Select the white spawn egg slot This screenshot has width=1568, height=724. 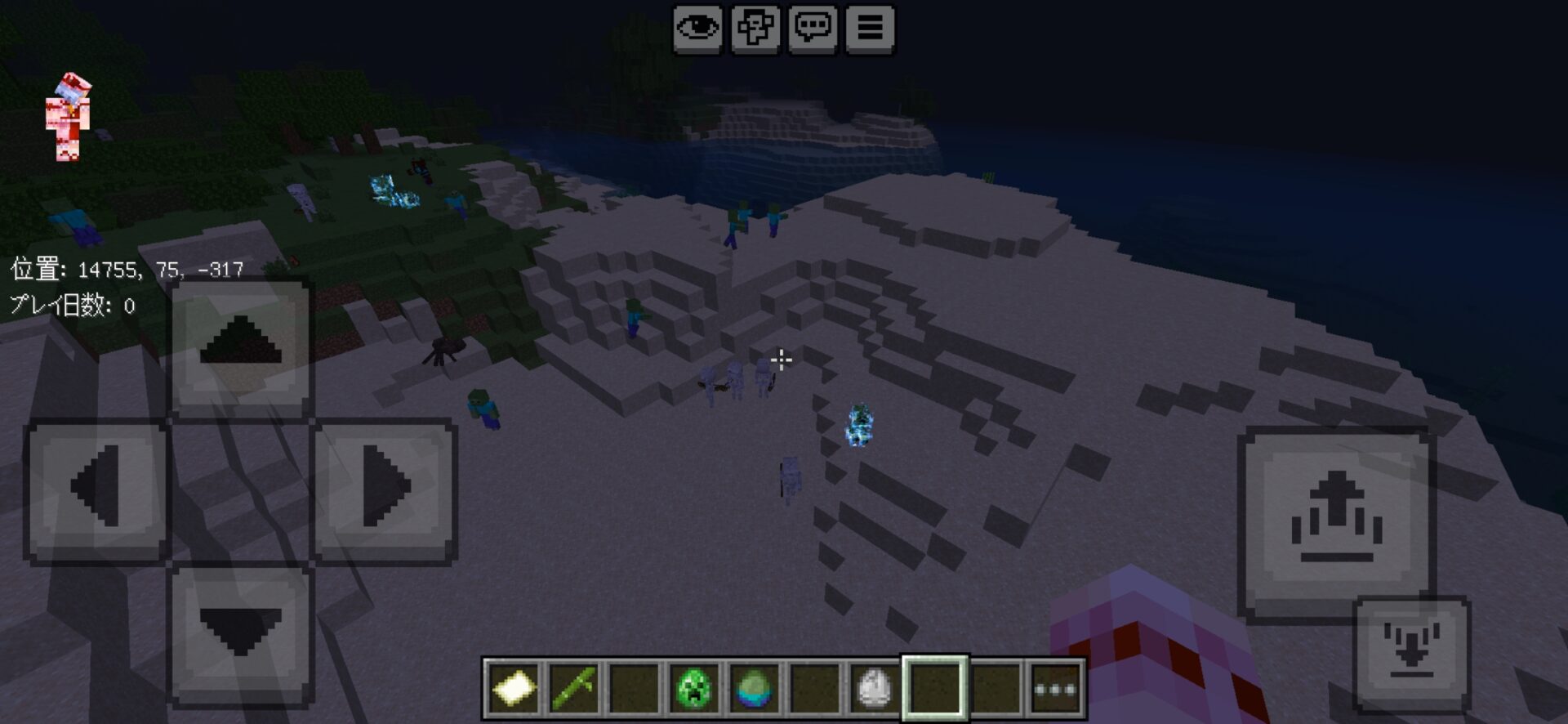874,688
